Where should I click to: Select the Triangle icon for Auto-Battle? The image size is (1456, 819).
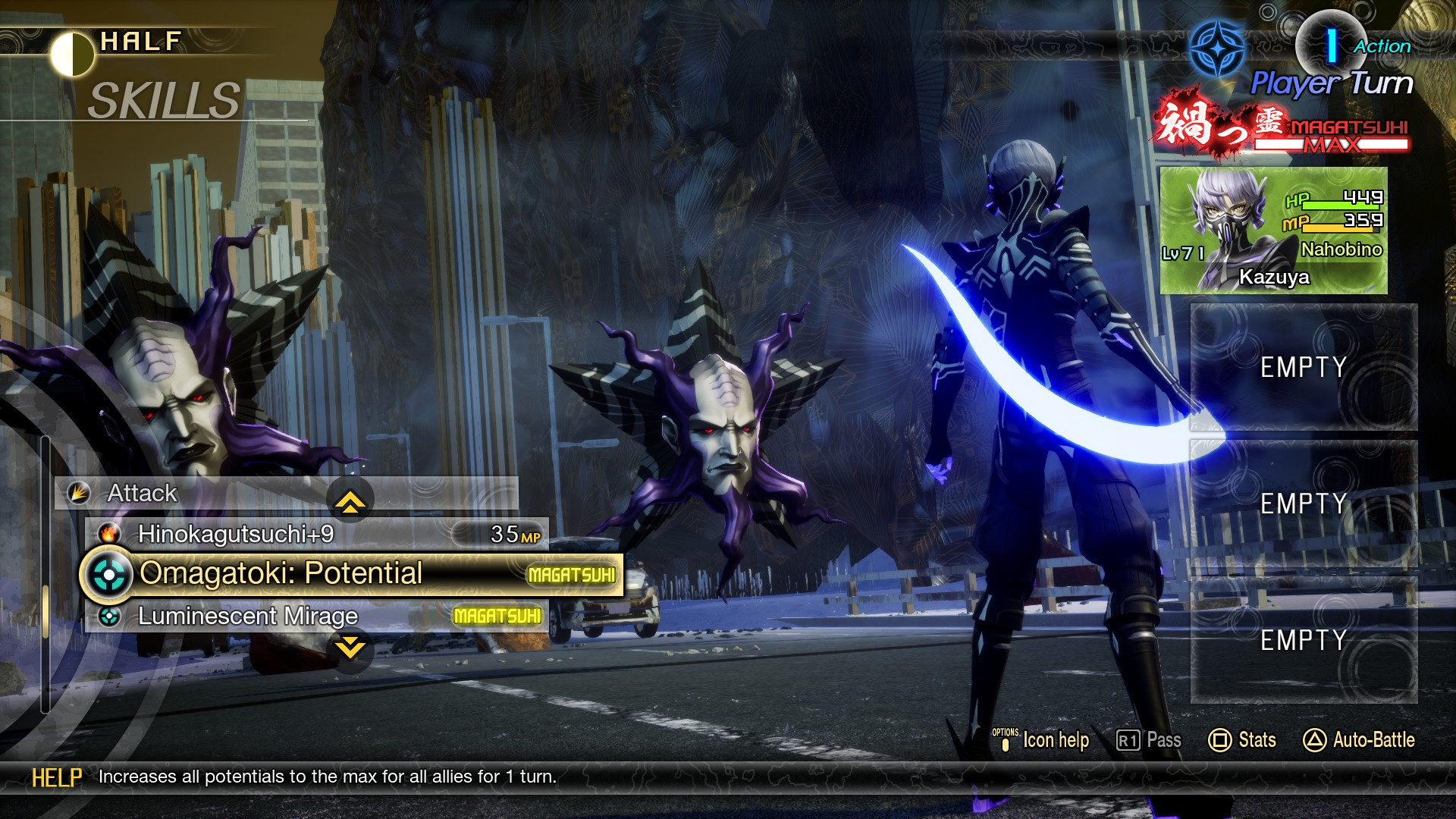tap(1316, 740)
